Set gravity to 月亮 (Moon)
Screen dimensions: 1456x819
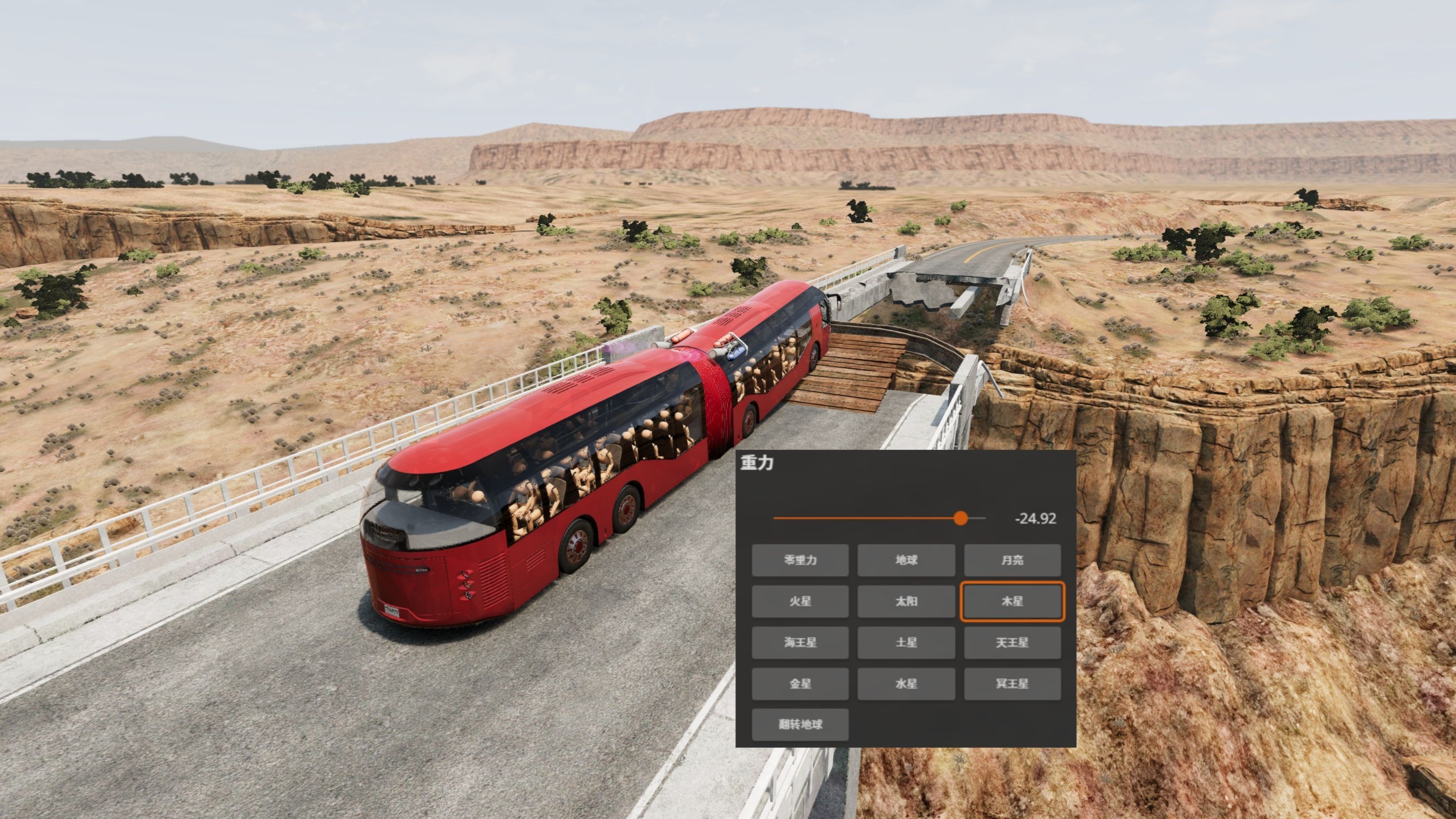pyautogui.click(x=1012, y=560)
